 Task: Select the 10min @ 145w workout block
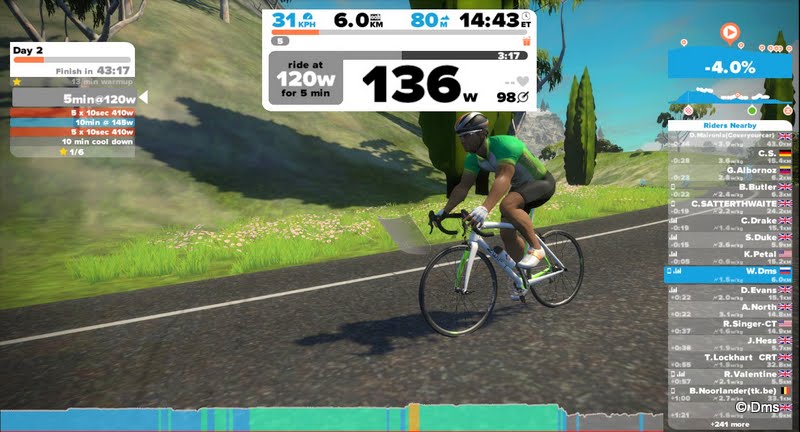coord(73,122)
